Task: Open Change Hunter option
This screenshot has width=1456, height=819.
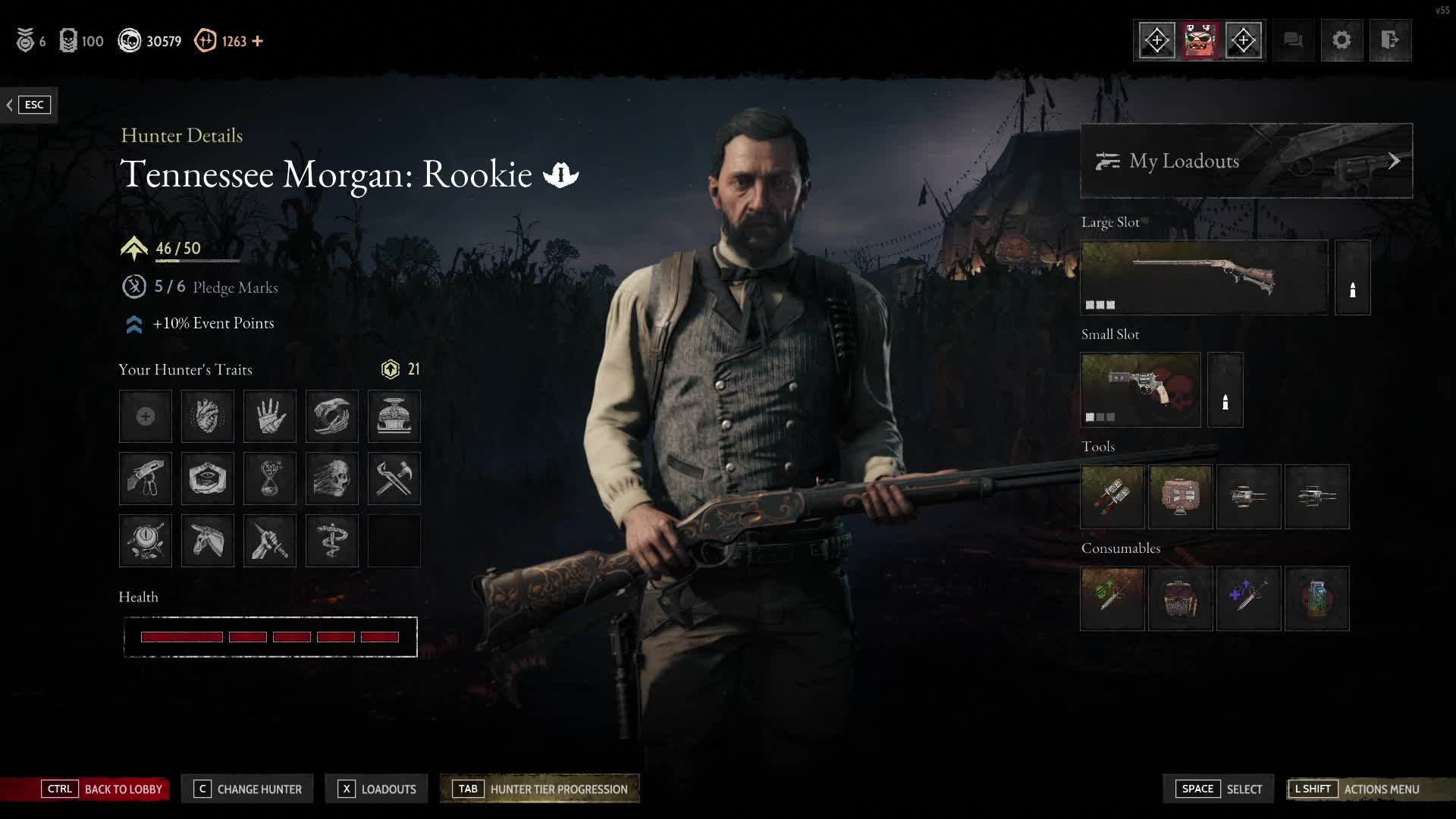Action: coord(248,789)
